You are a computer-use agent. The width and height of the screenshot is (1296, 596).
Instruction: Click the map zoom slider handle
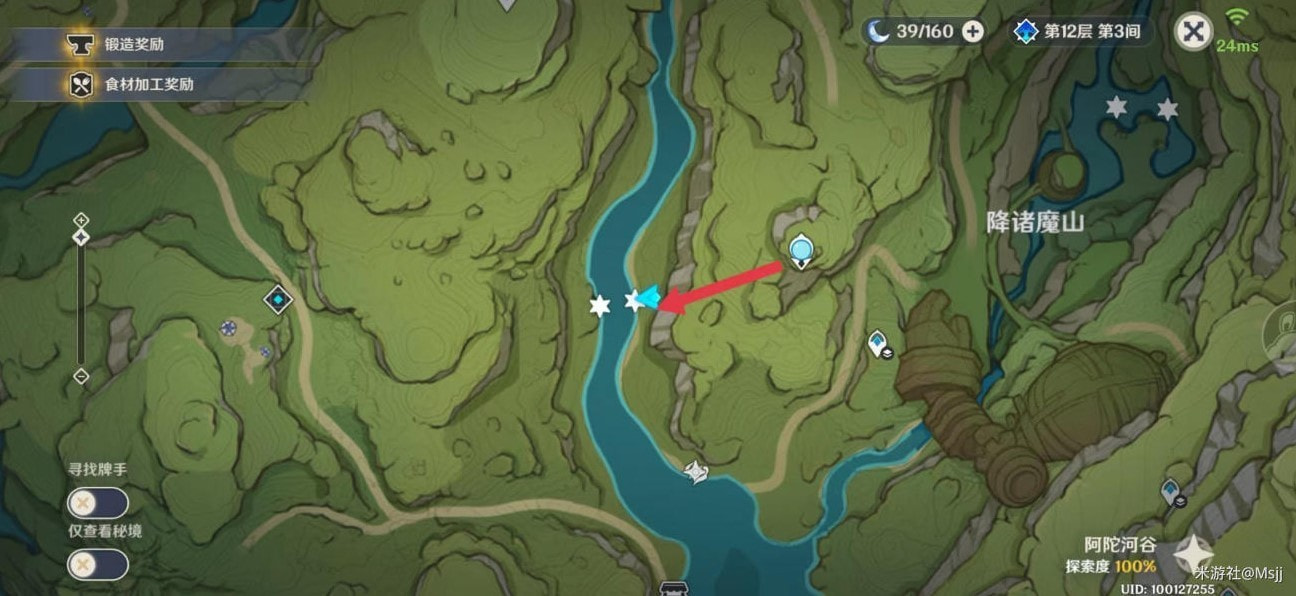pyautogui.click(x=81, y=237)
